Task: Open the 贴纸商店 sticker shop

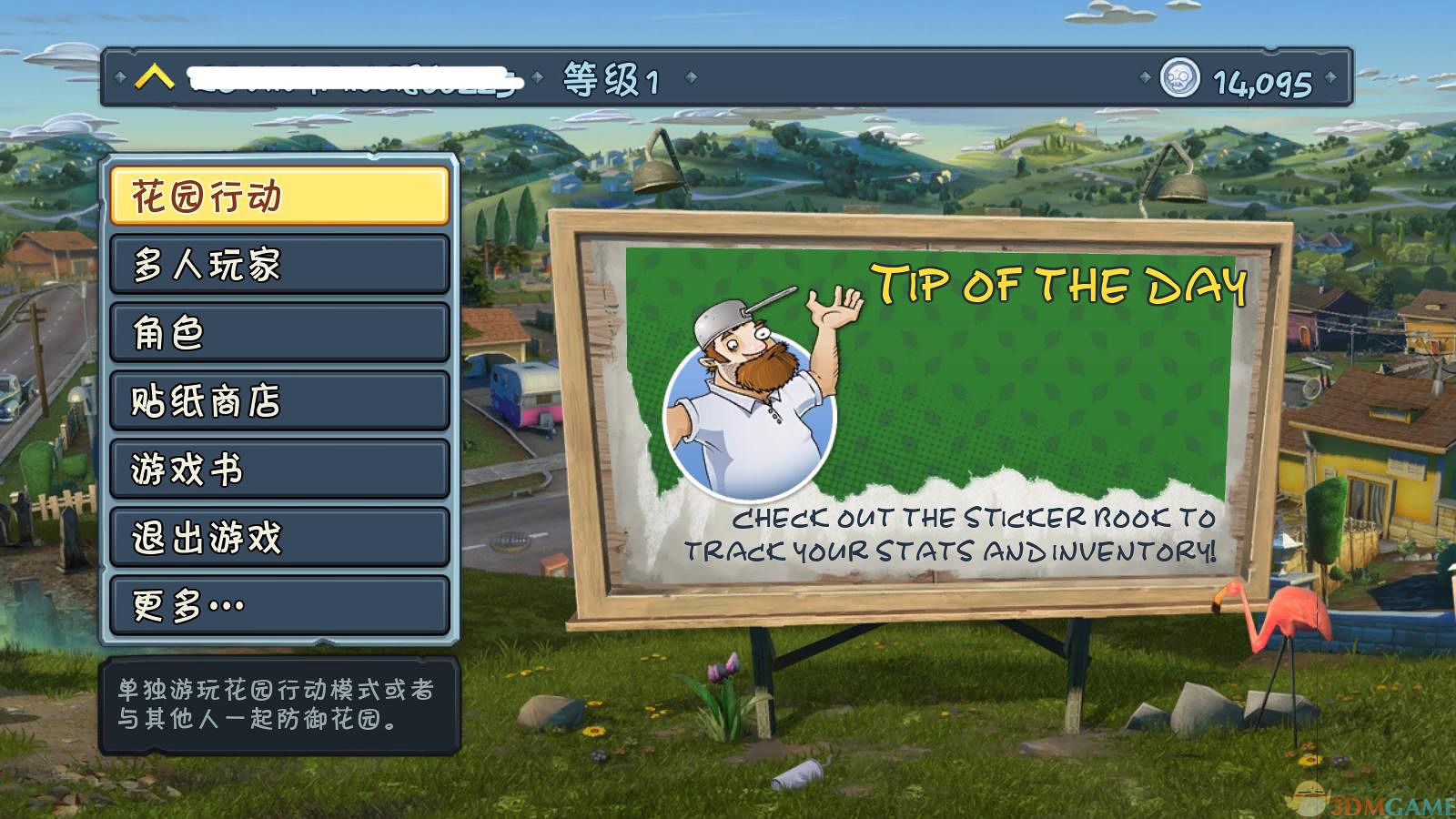Action: click(279, 400)
